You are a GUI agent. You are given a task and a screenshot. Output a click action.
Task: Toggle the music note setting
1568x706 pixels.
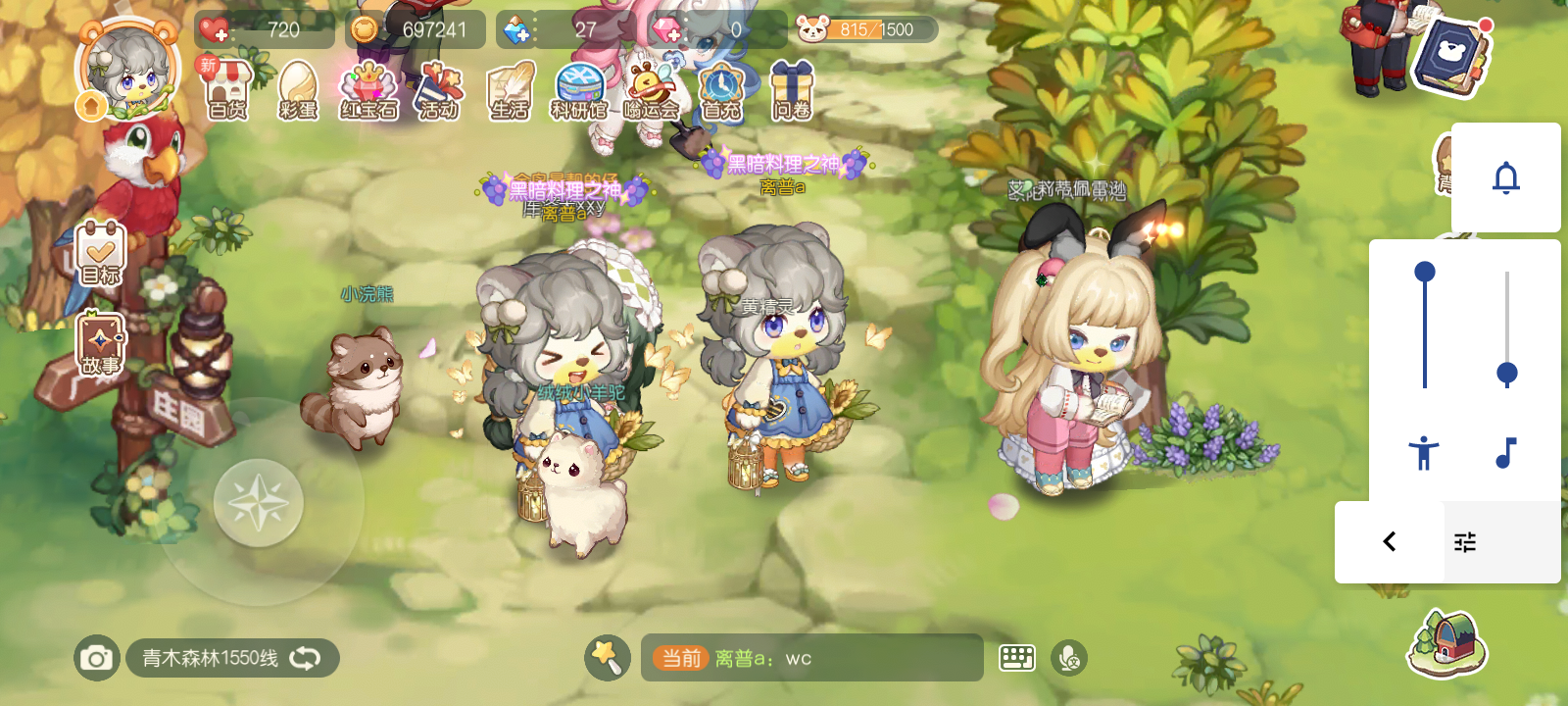1506,451
